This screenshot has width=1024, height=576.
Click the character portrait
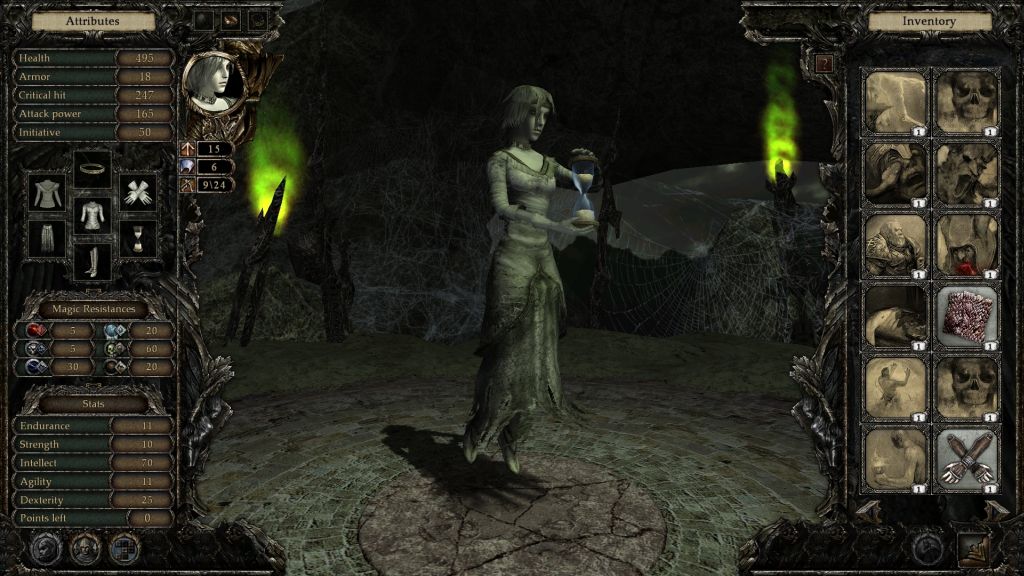pyautogui.click(x=214, y=80)
